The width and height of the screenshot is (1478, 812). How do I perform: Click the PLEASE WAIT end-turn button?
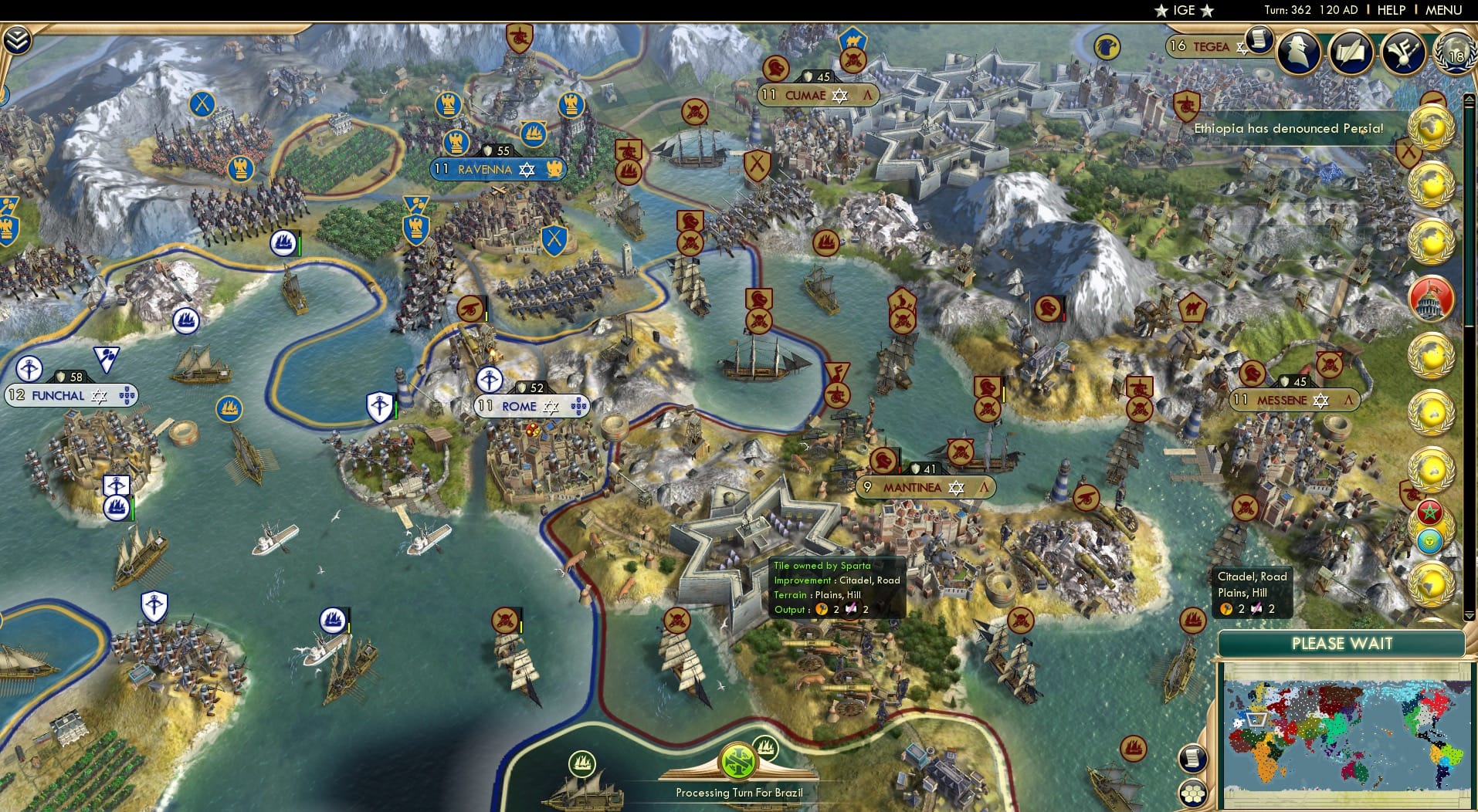pyautogui.click(x=1344, y=643)
